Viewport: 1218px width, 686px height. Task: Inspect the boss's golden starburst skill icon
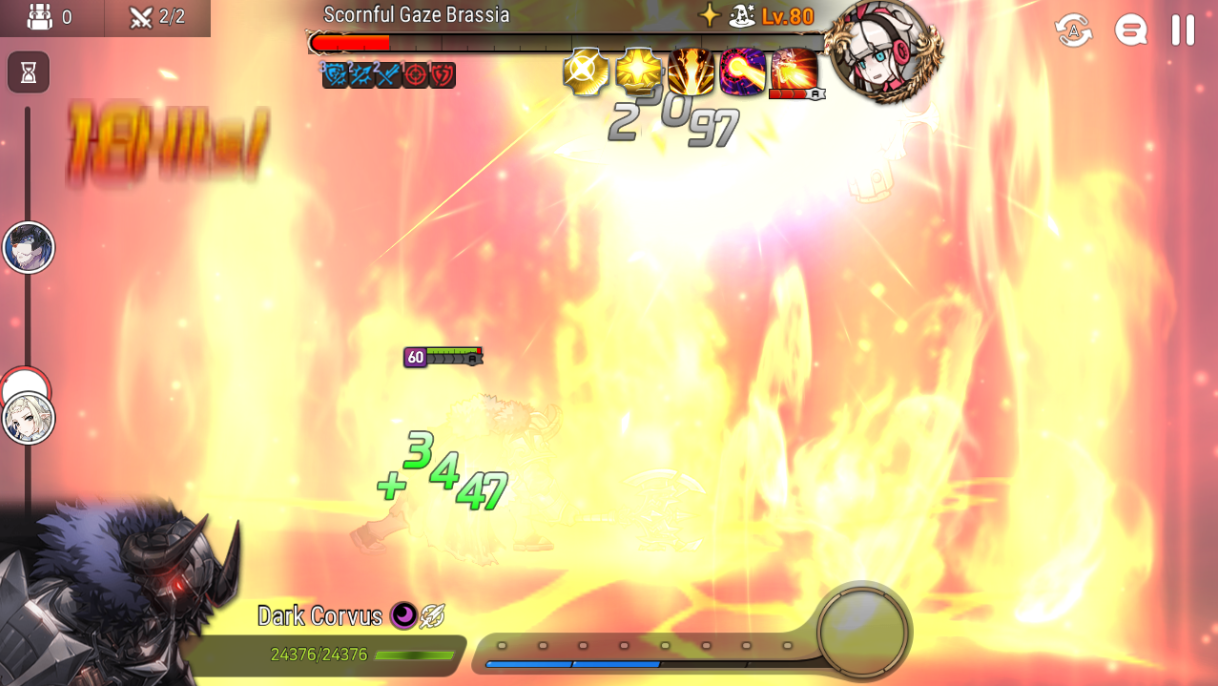click(639, 72)
